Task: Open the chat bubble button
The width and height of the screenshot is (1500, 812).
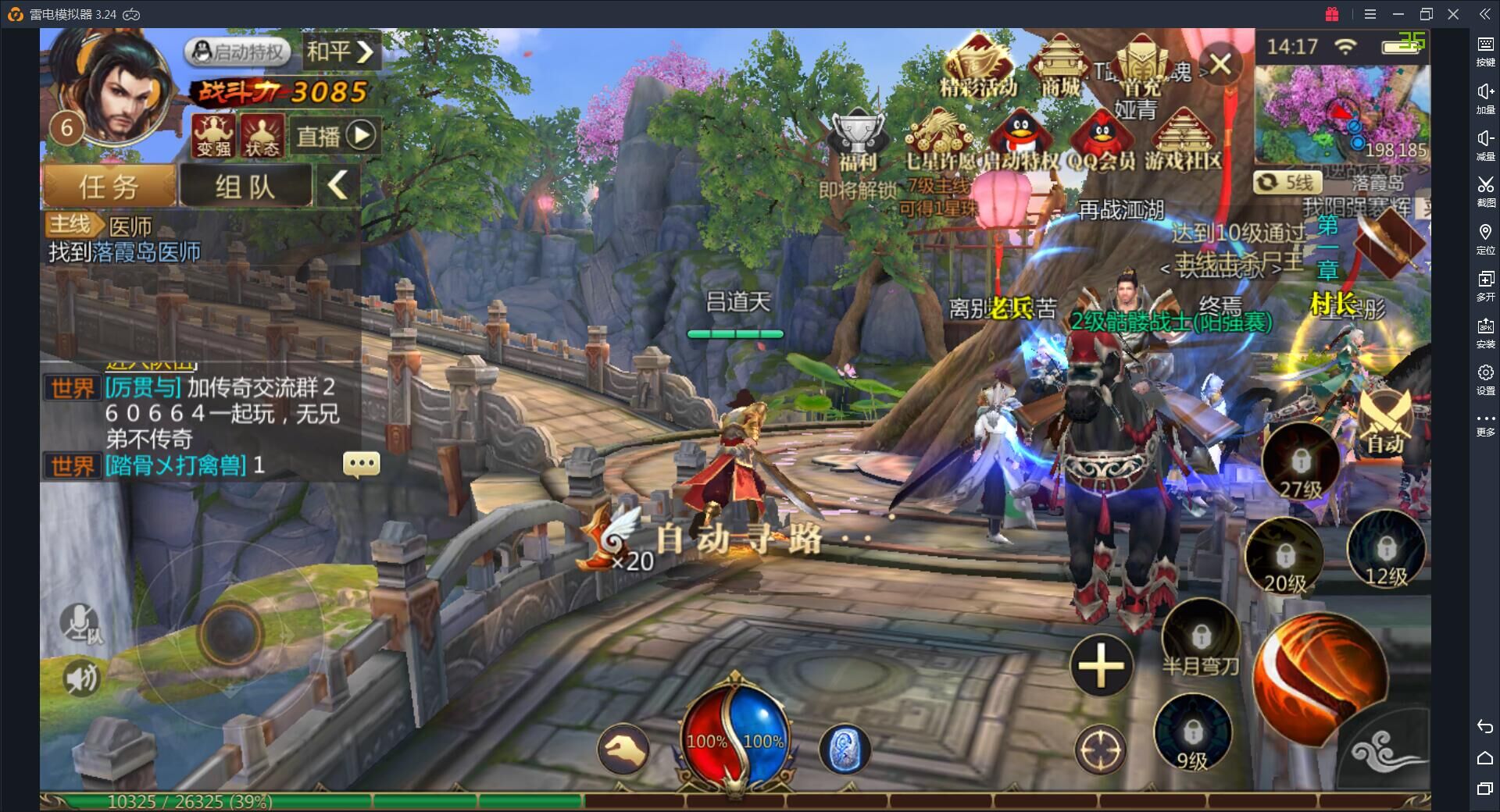Action: [x=361, y=464]
